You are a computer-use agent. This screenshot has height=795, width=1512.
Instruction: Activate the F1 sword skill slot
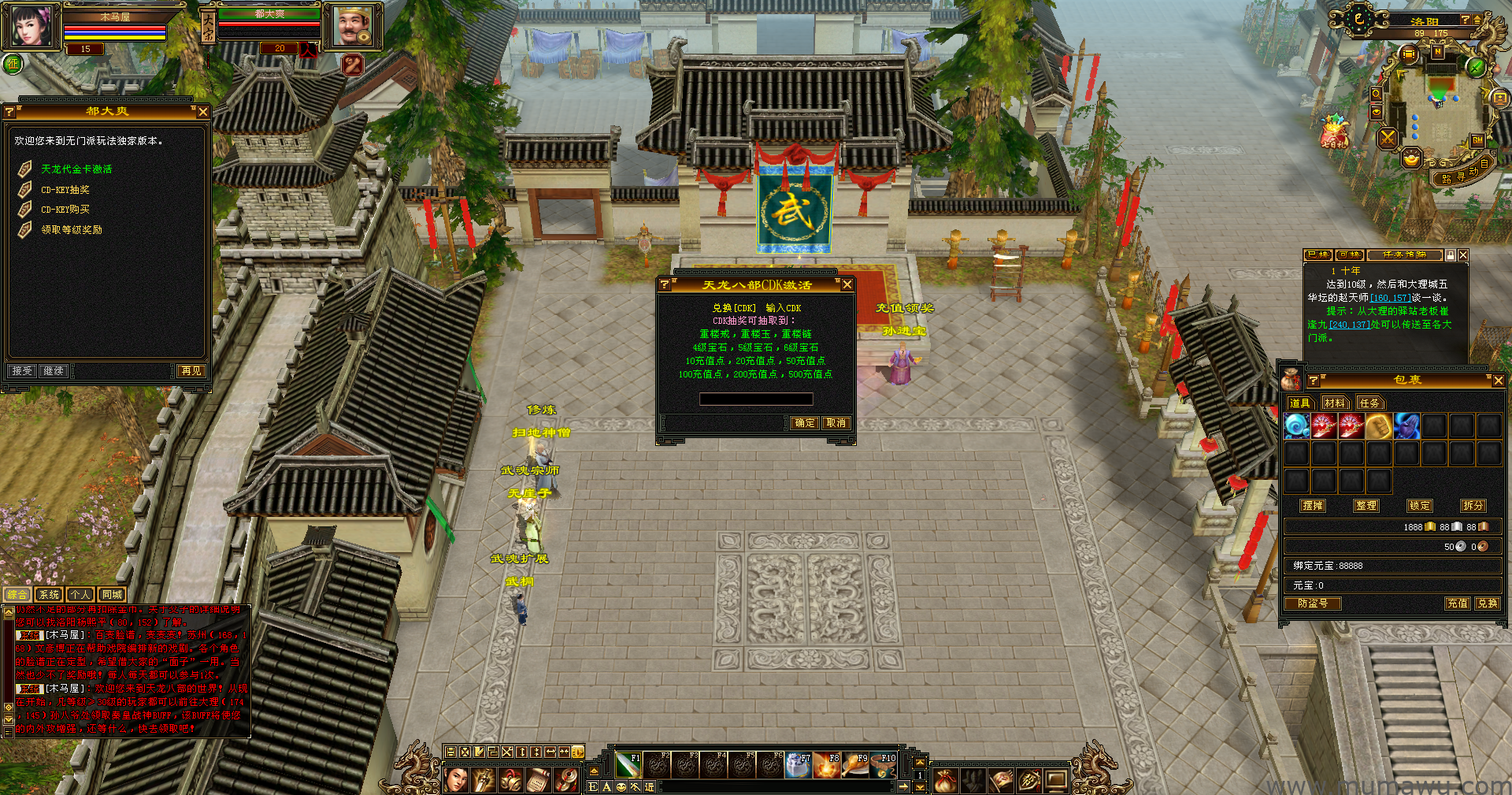pyautogui.click(x=628, y=764)
